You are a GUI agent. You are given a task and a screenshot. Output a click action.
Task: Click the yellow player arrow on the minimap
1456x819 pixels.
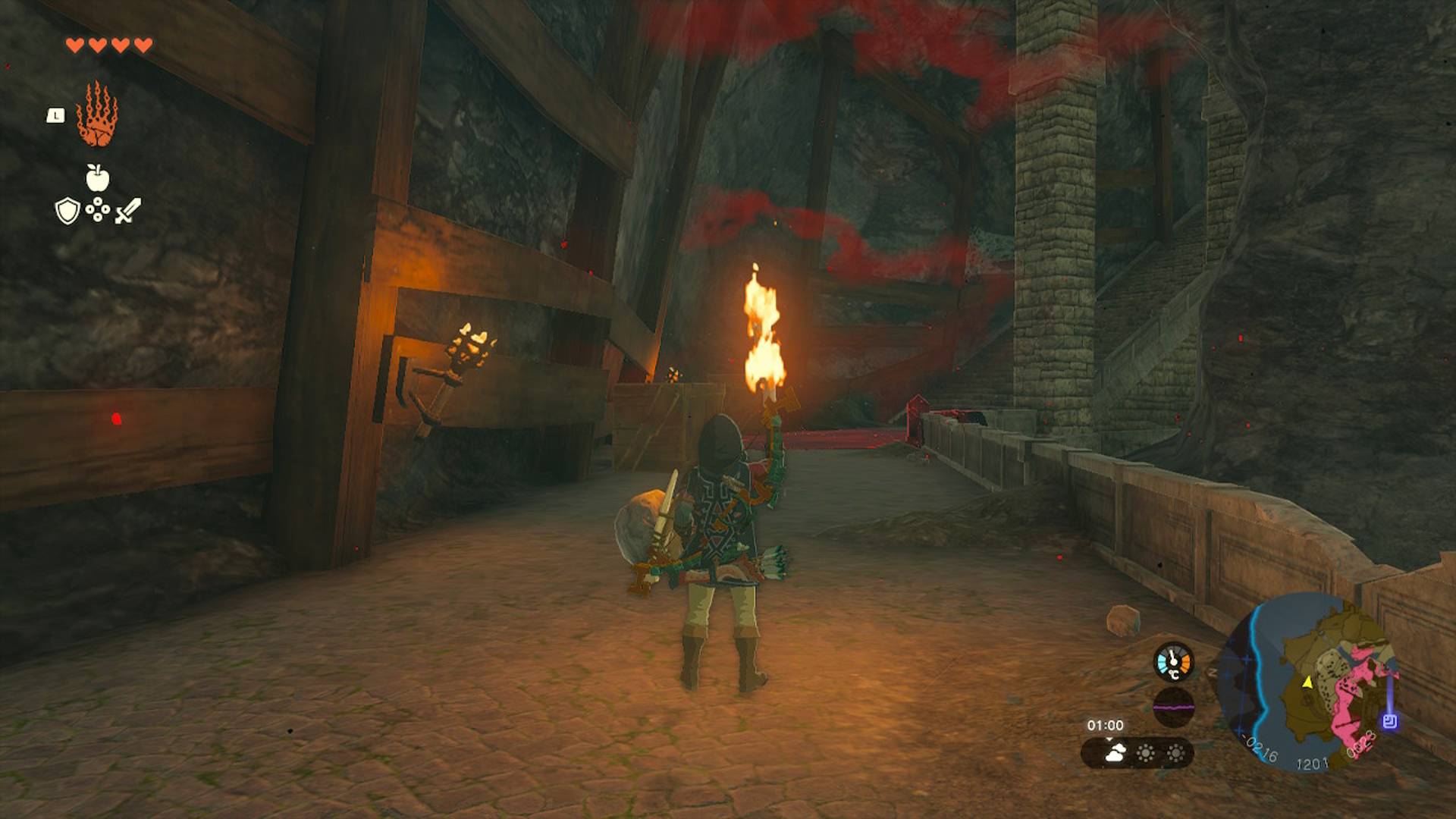coord(1307,684)
